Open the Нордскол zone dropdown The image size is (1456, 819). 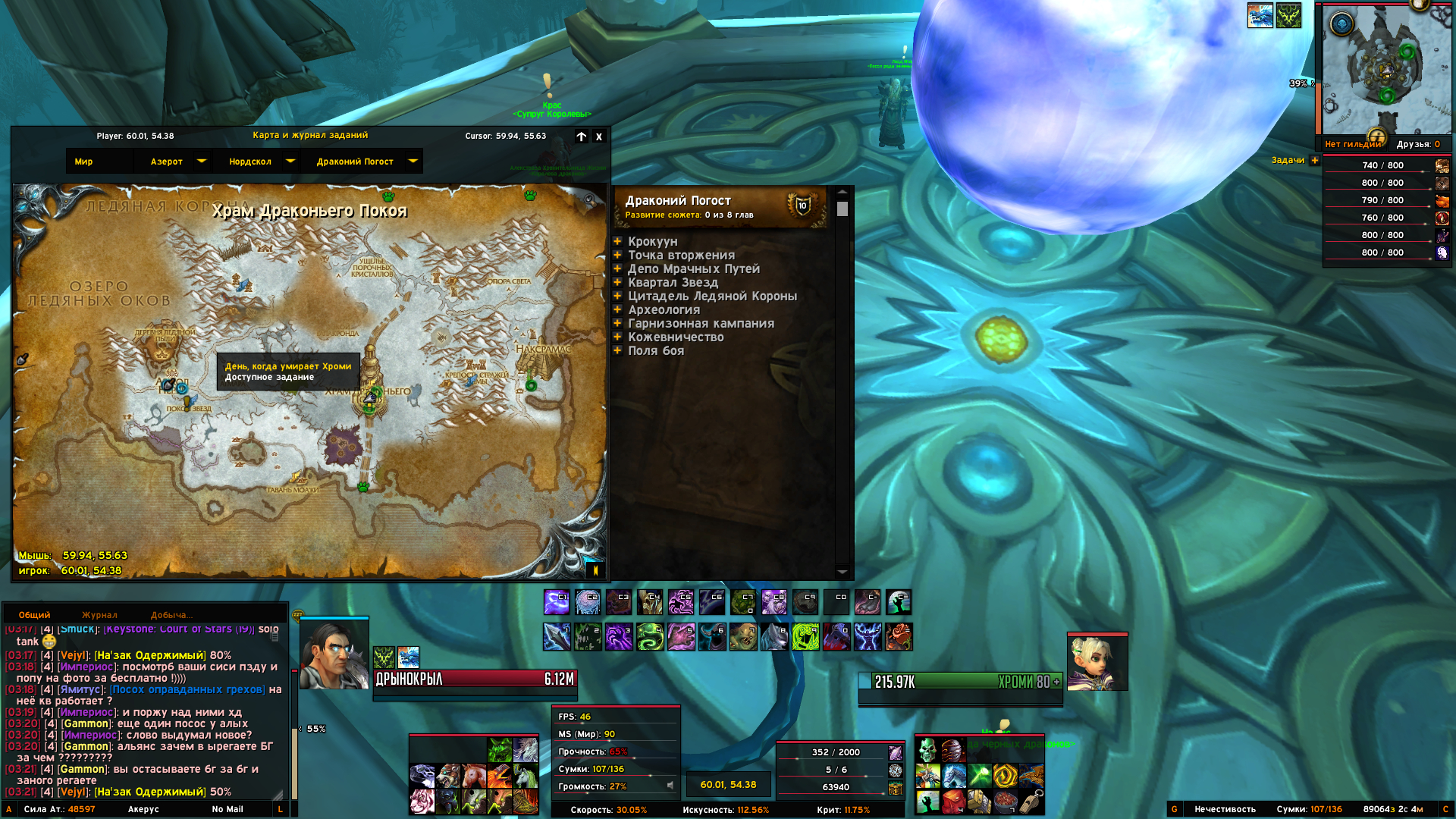point(290,162)
